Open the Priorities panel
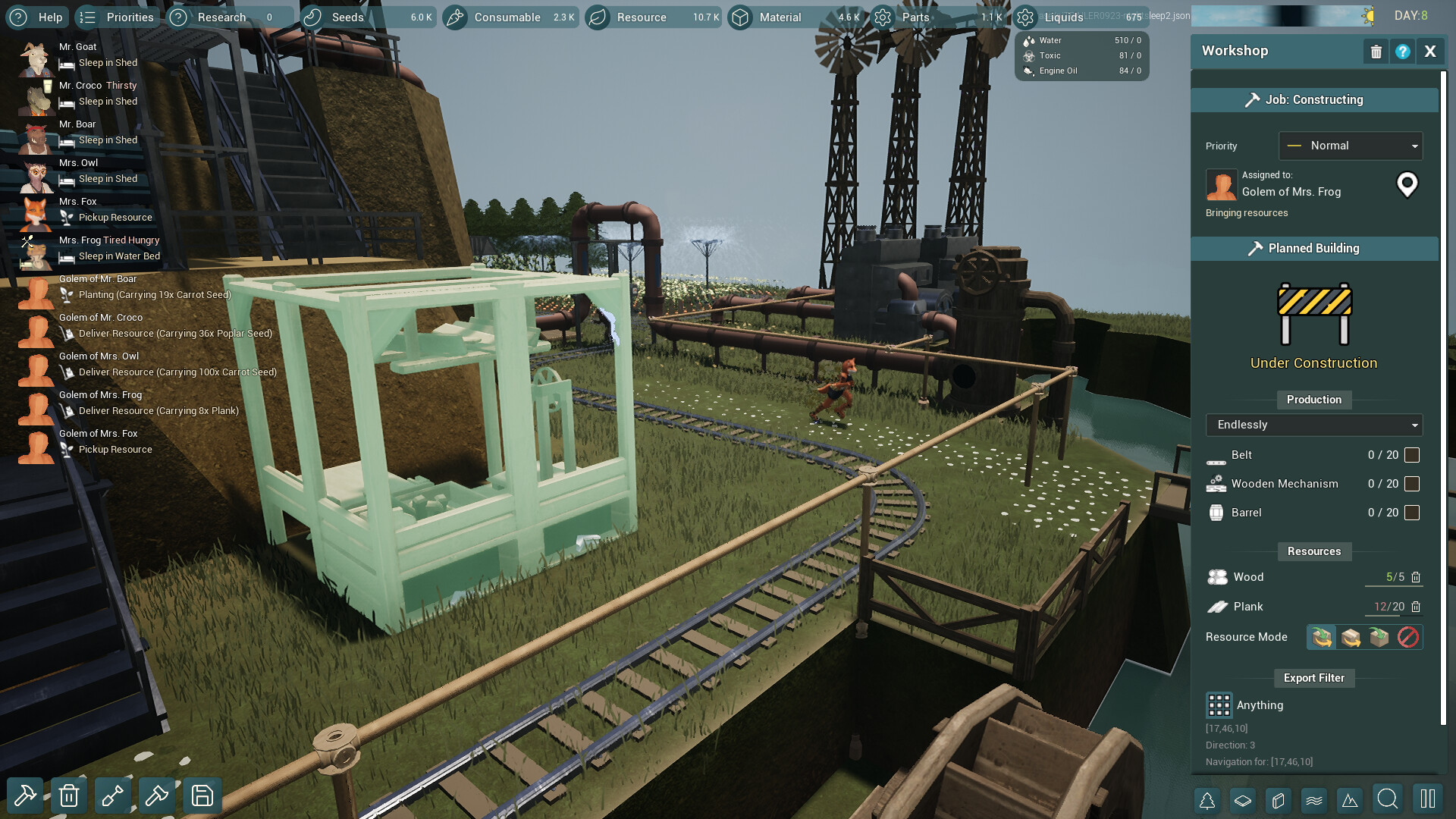The image size is (1456, 819). [118, 17]
